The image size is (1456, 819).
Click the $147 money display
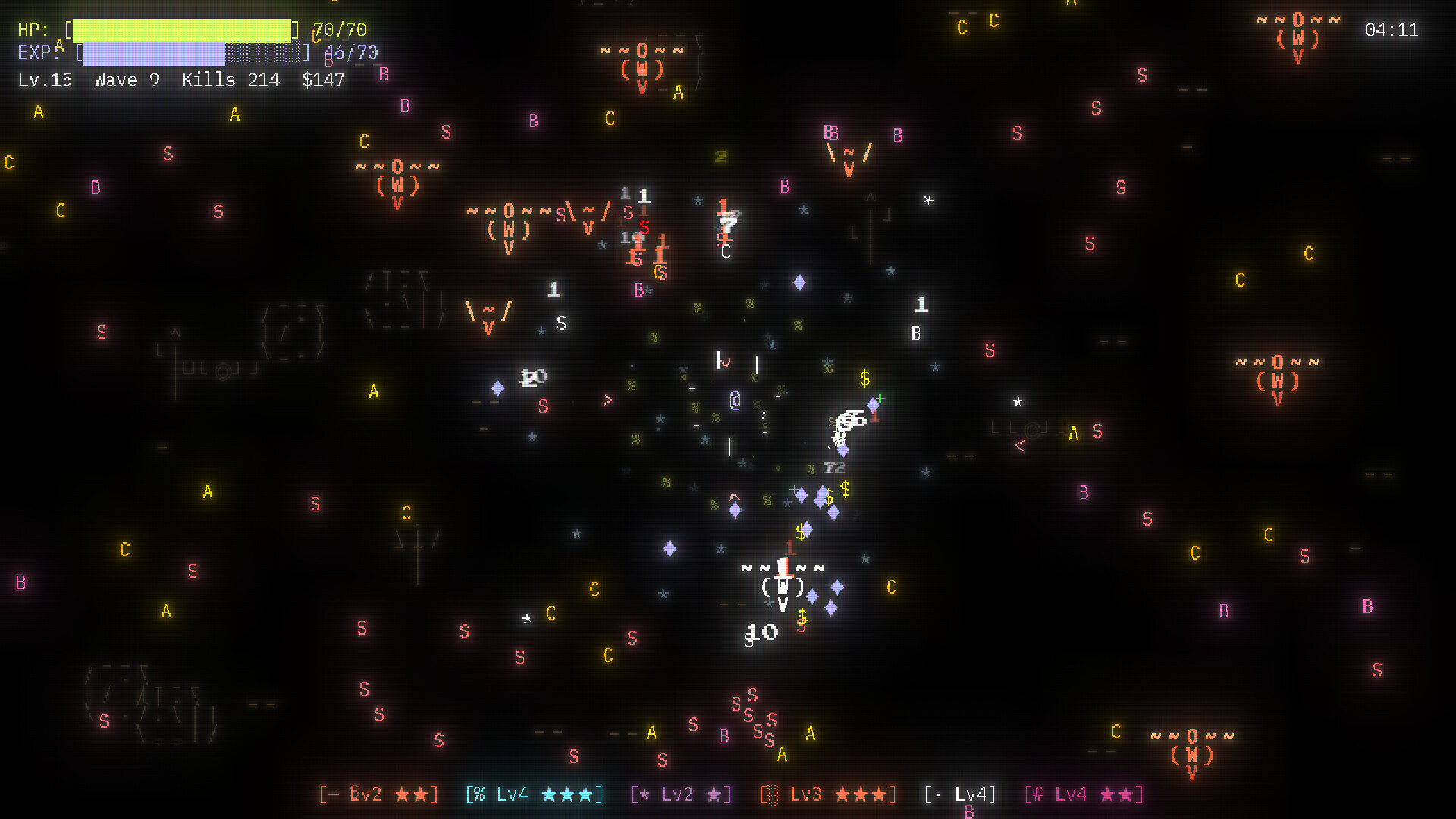(323, 80)
